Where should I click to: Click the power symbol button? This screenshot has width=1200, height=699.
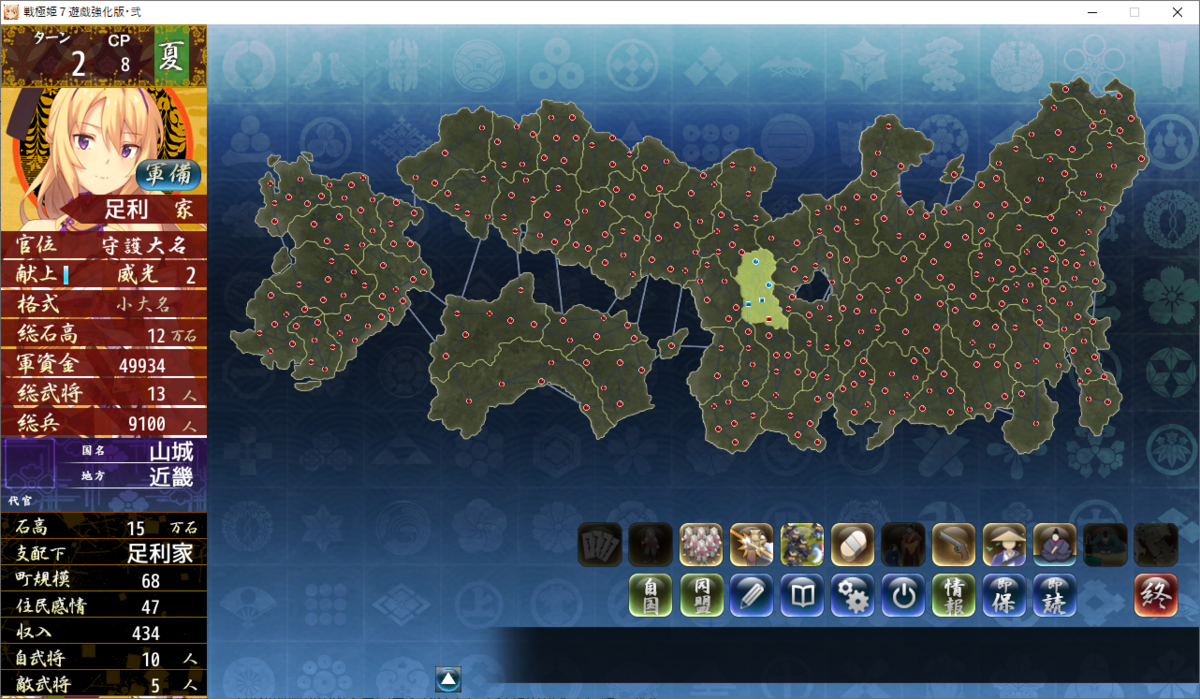point(903,595)
